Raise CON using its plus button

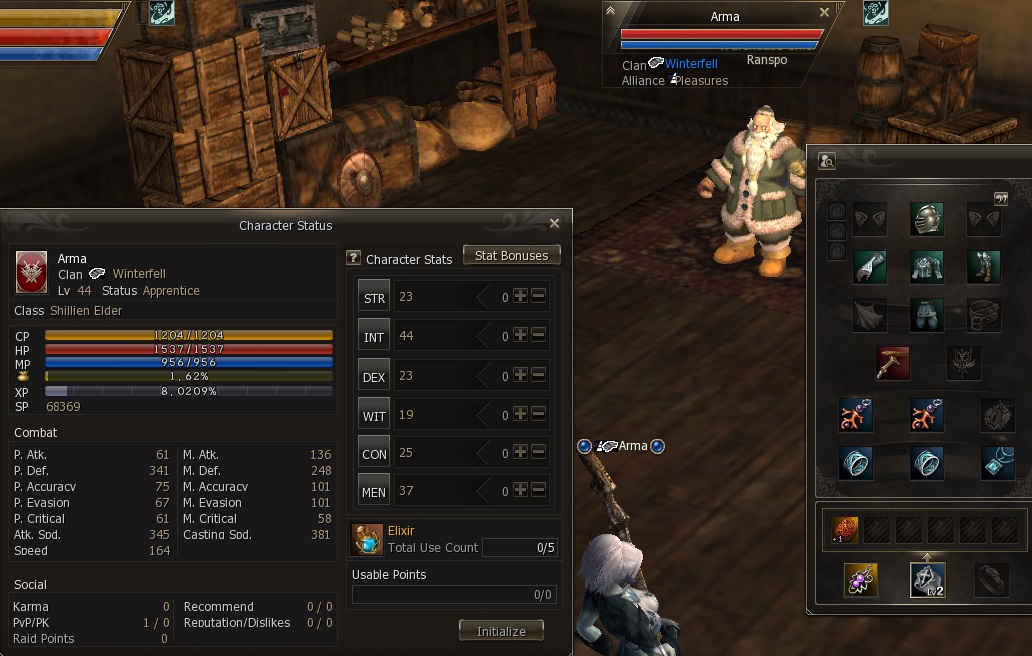(520, 453)
